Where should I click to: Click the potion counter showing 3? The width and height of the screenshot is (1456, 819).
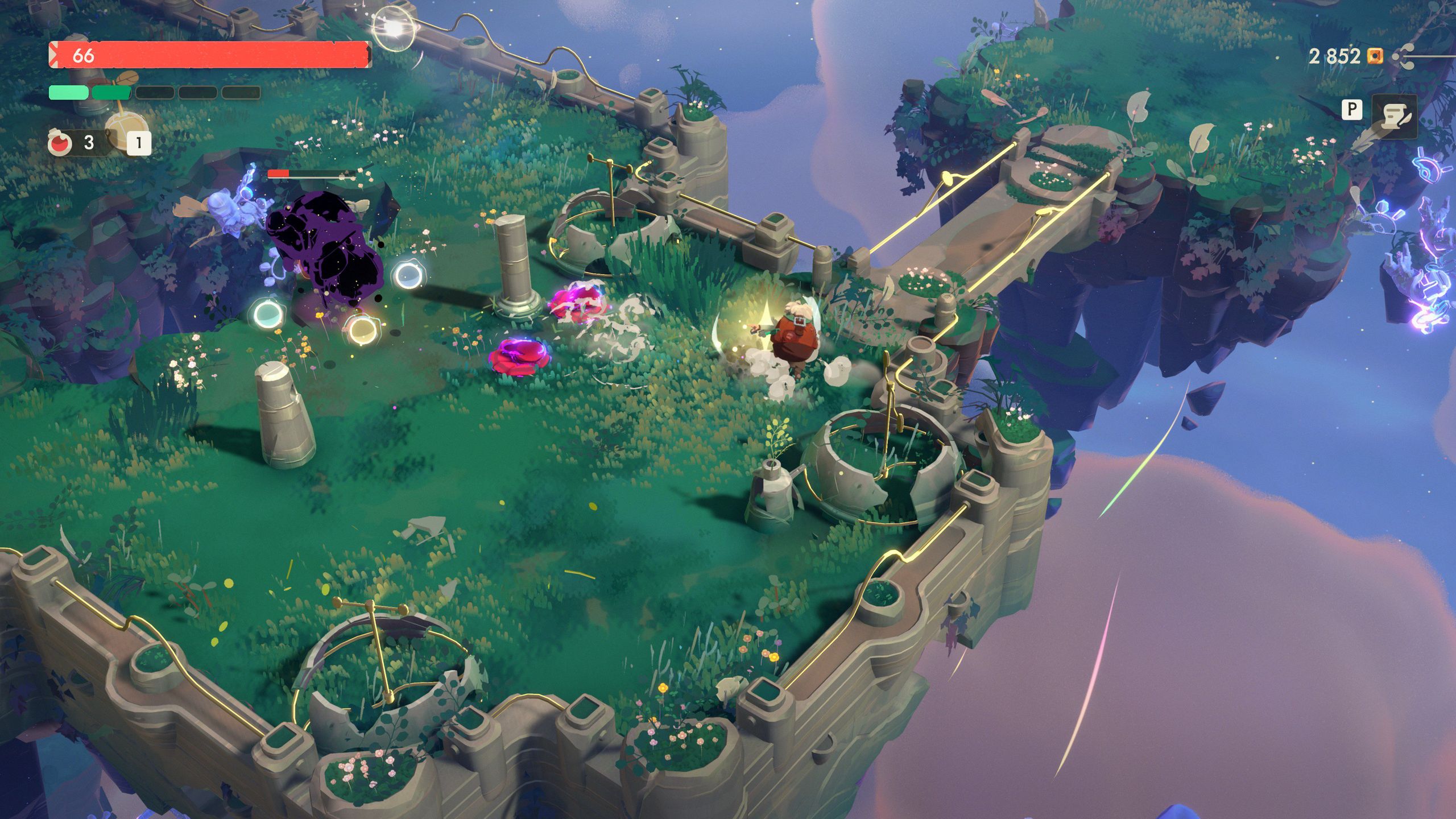click(88, 142)
